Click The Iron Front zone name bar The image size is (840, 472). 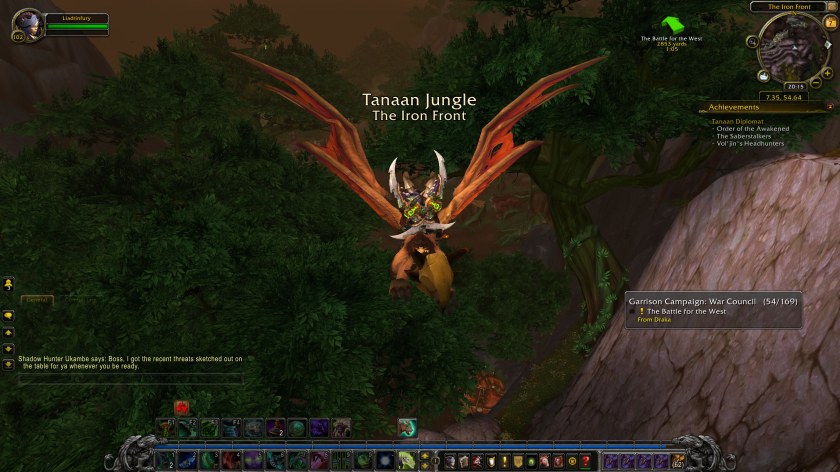787,7
